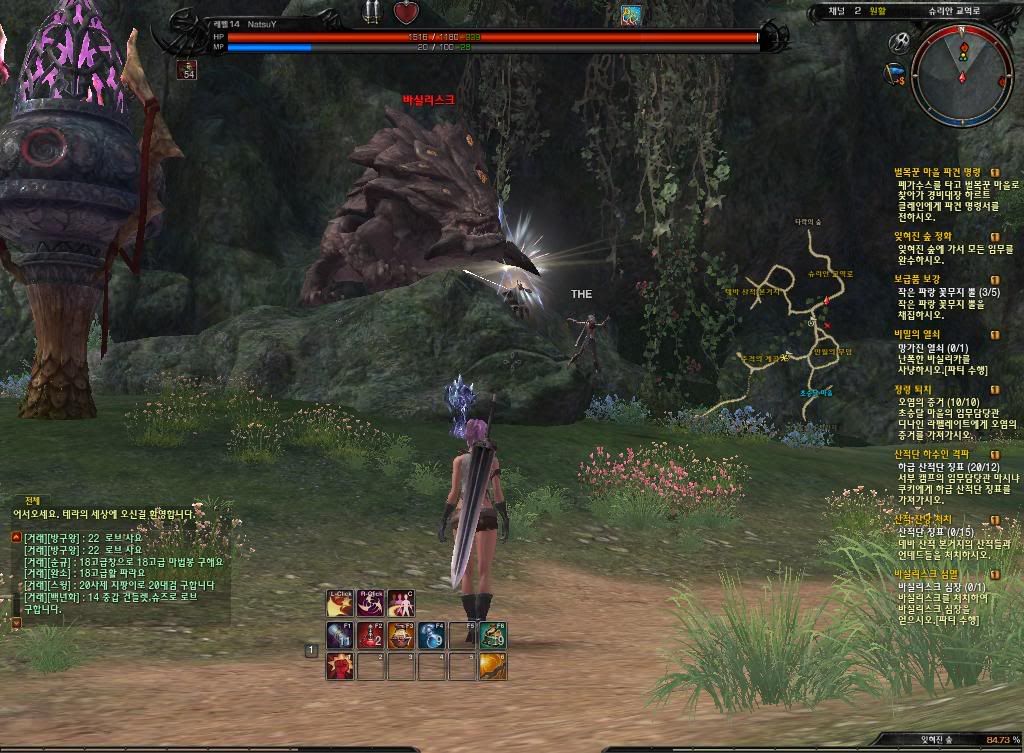Click the chat scroll-up arrow button
This screenshot has width=1024, height=753.
pos(16,537)
